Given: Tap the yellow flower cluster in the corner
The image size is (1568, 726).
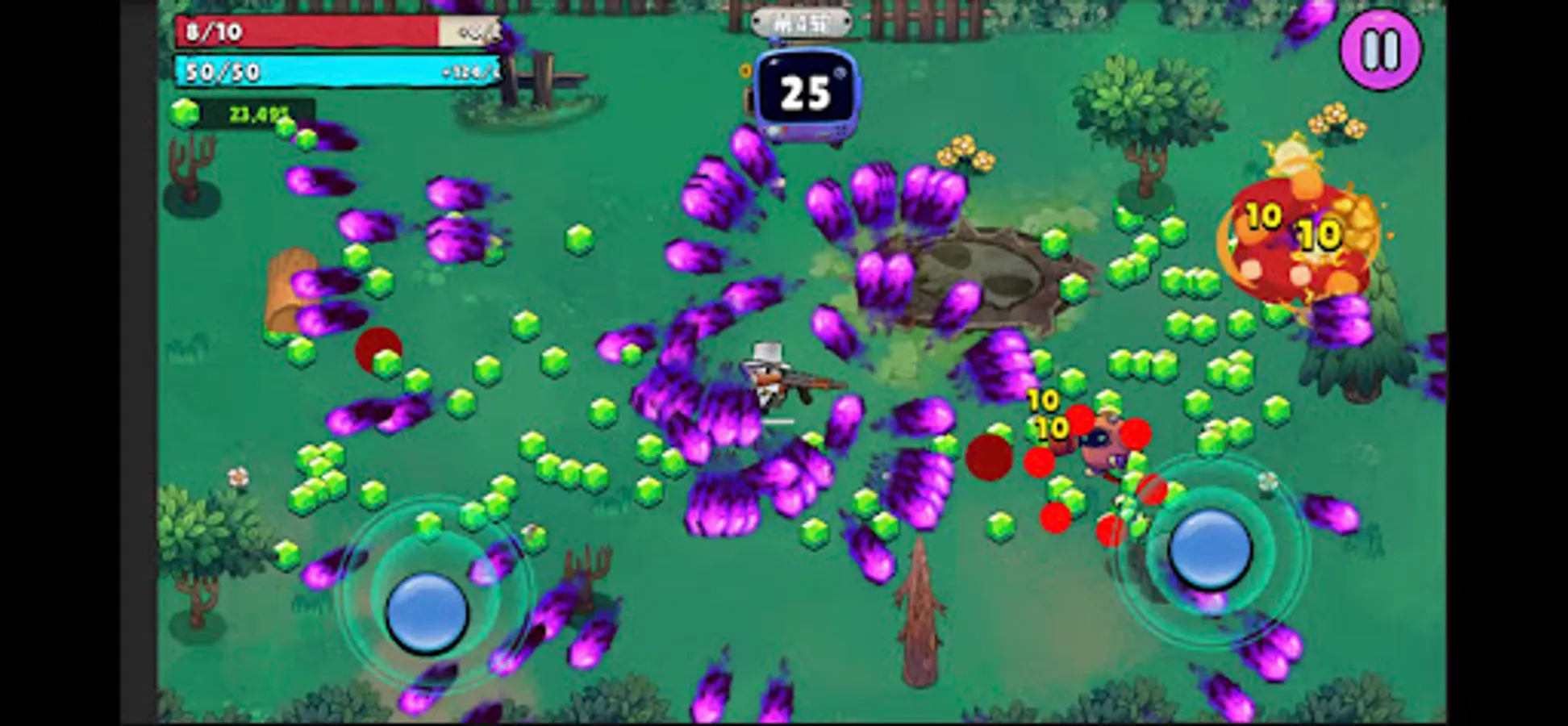Looking at the screenshot, I should coord(1335,121).
